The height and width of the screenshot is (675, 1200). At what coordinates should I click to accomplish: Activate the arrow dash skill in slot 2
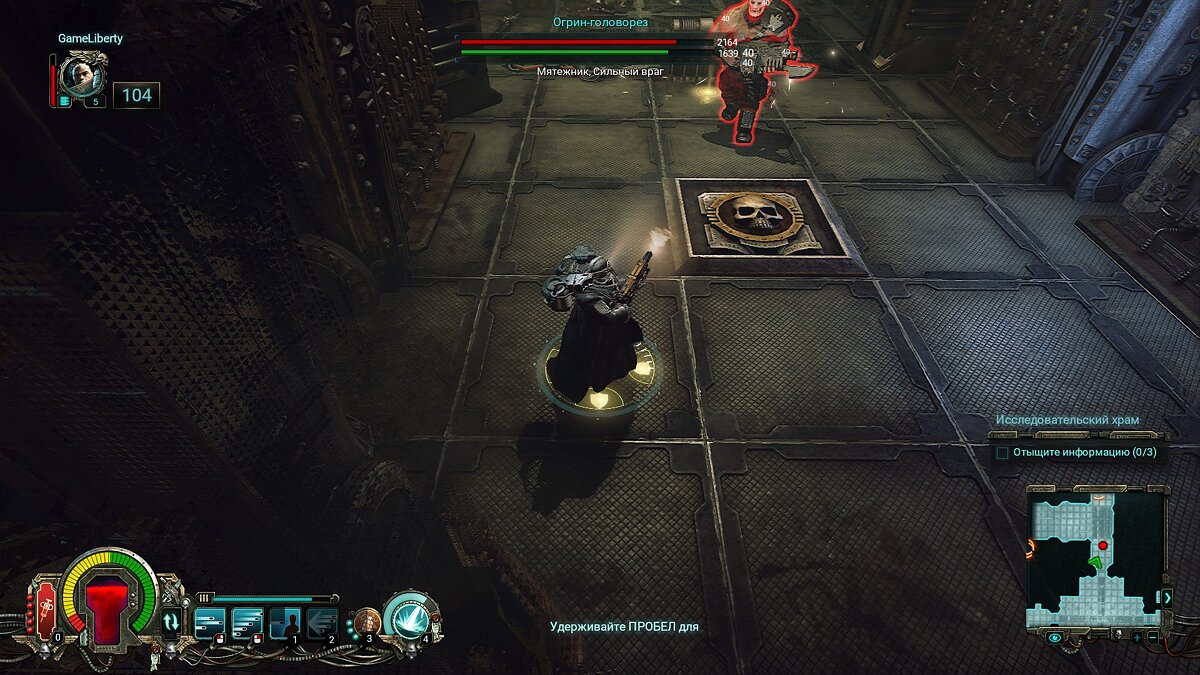(x=323, y=623)
